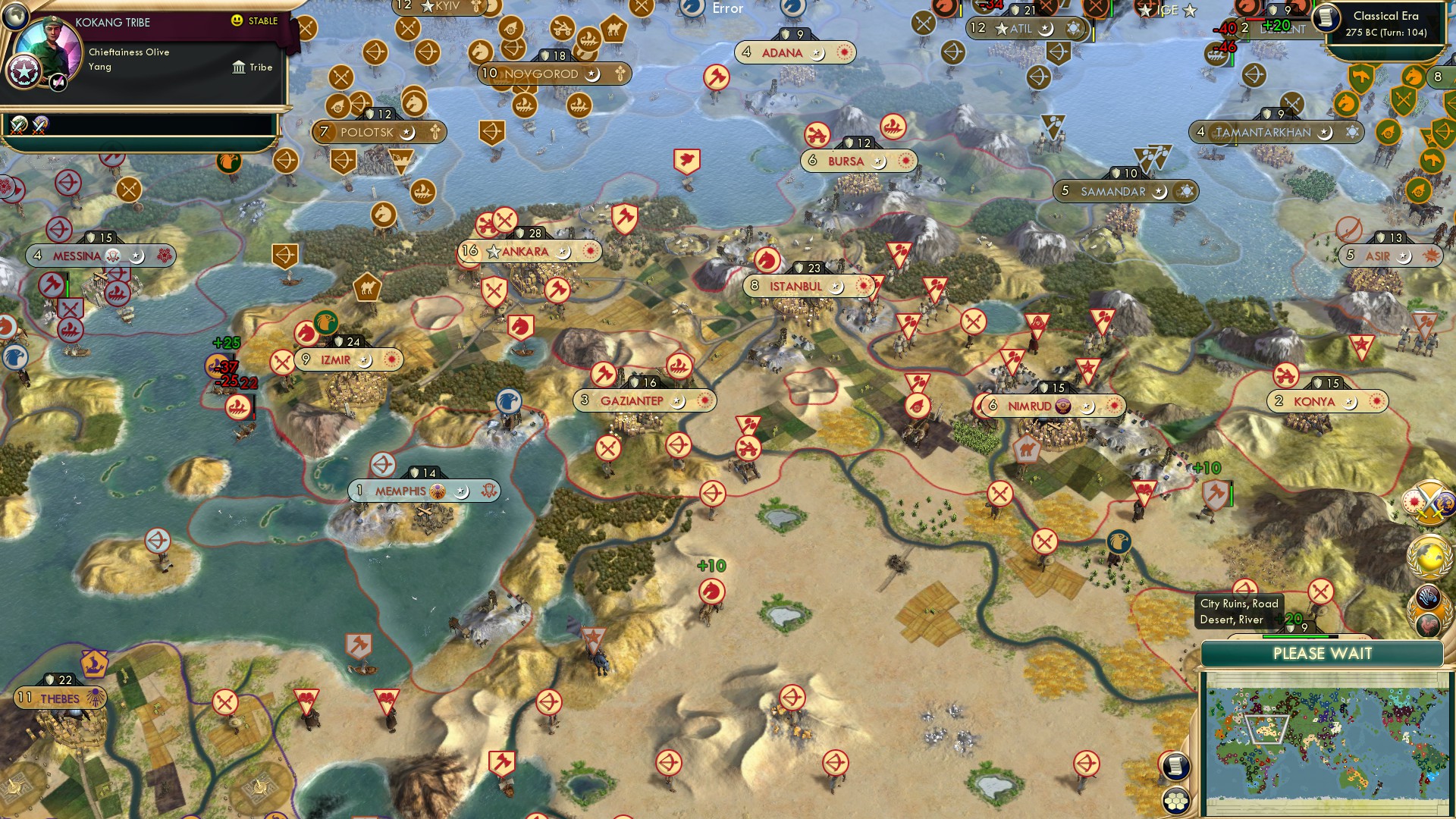Open Istanbul's city screen via its banner
This screenshot has width=1456, height=819.
point(795,286)
